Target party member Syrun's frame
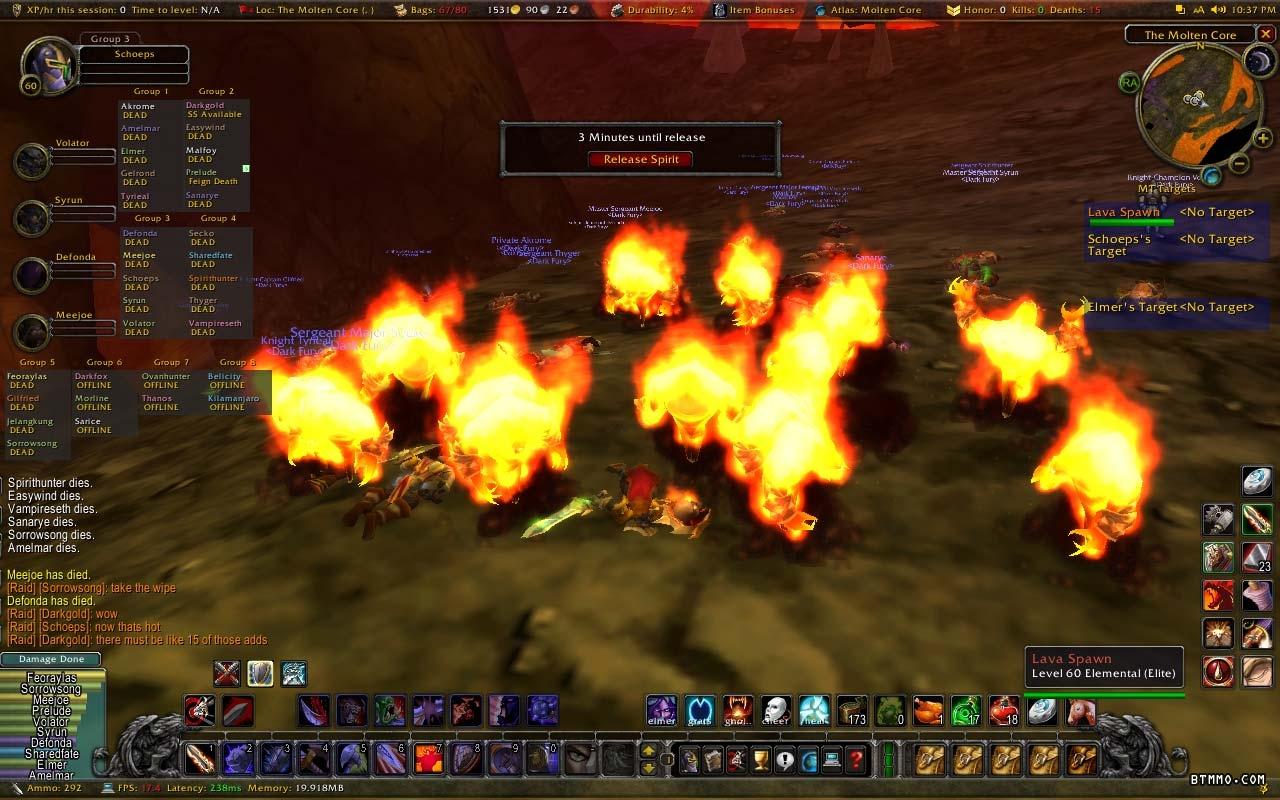This screenshot has width=1280, height=800. point(34,218)
